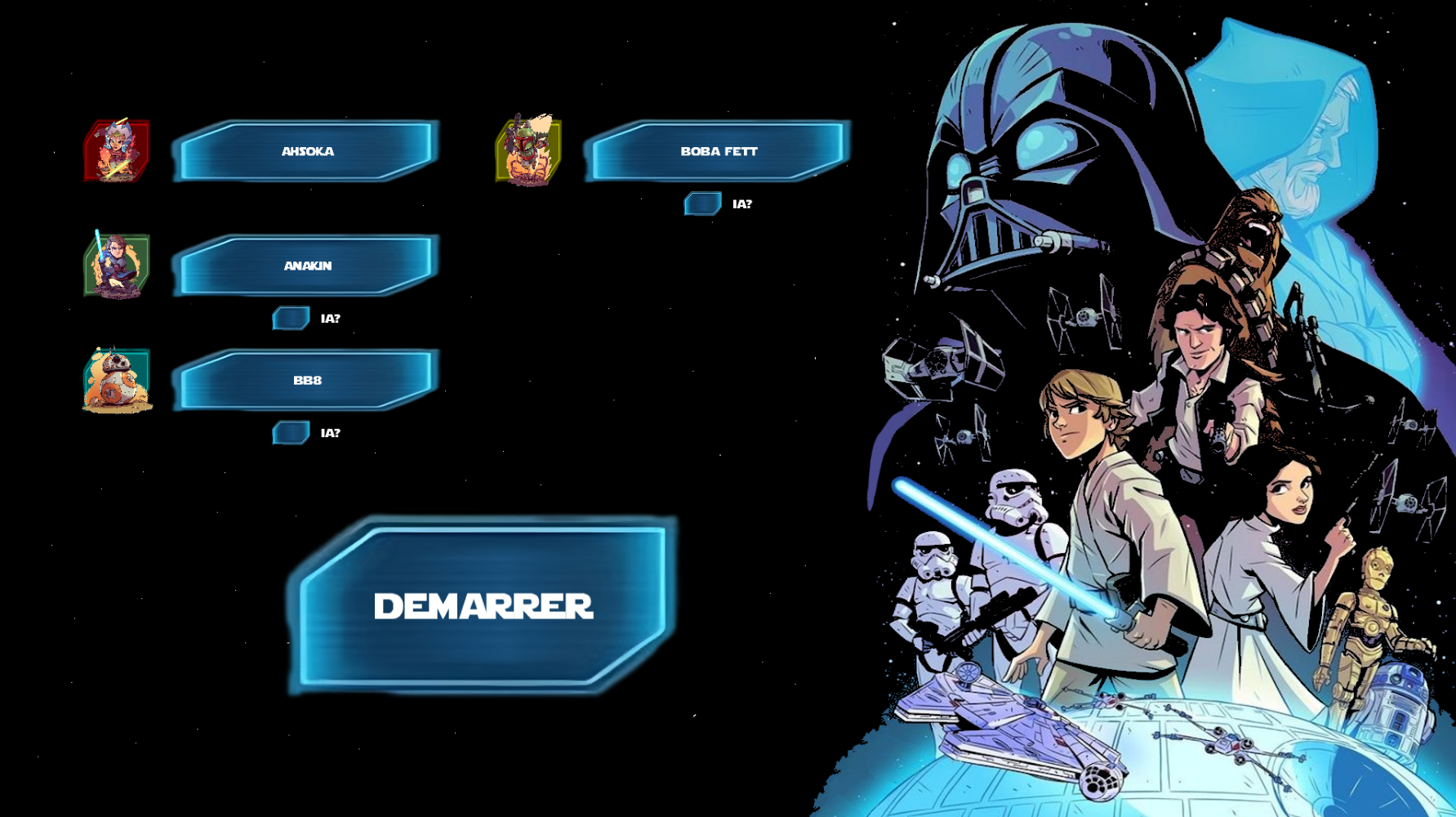Pick the Boba Fett character portrait

coord(528,151)
